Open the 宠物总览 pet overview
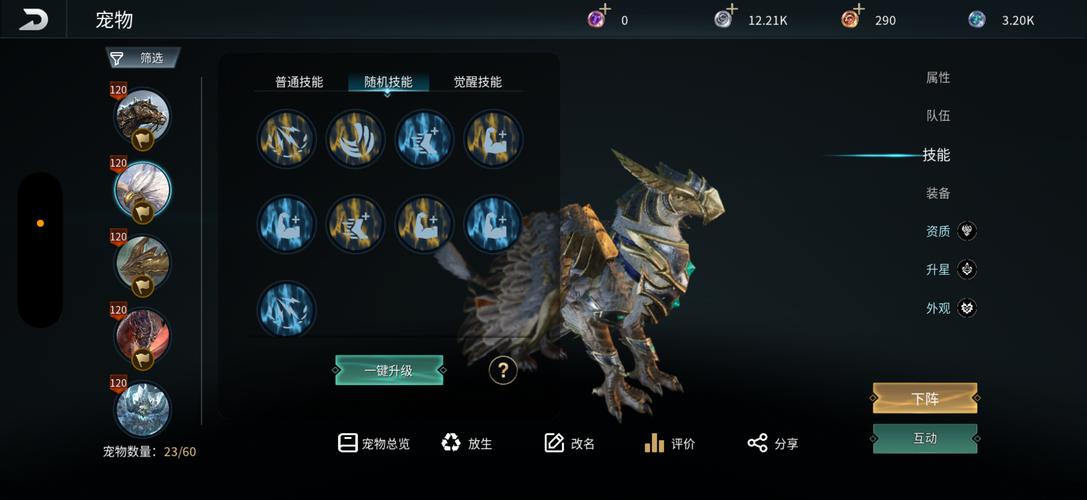Viewport: 1087px width, 500px height. (374, 443)
